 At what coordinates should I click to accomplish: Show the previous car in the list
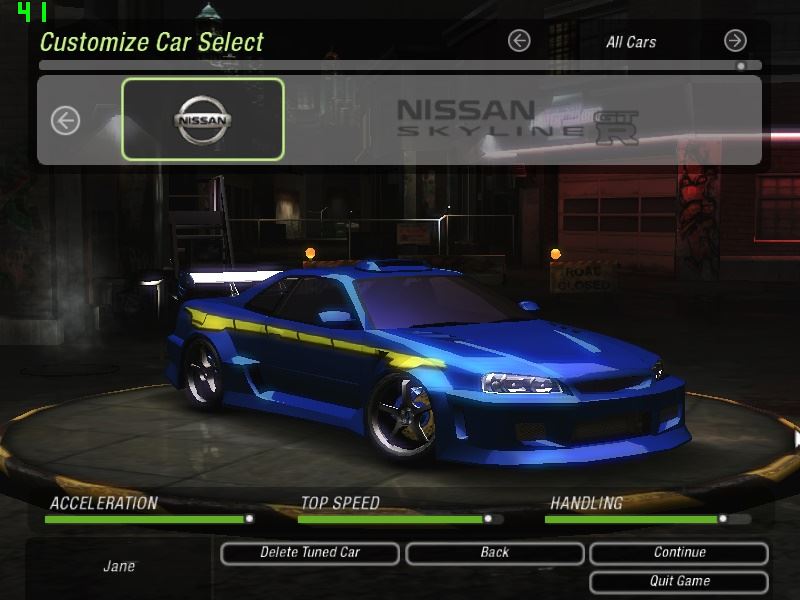[x=66, y=121]
